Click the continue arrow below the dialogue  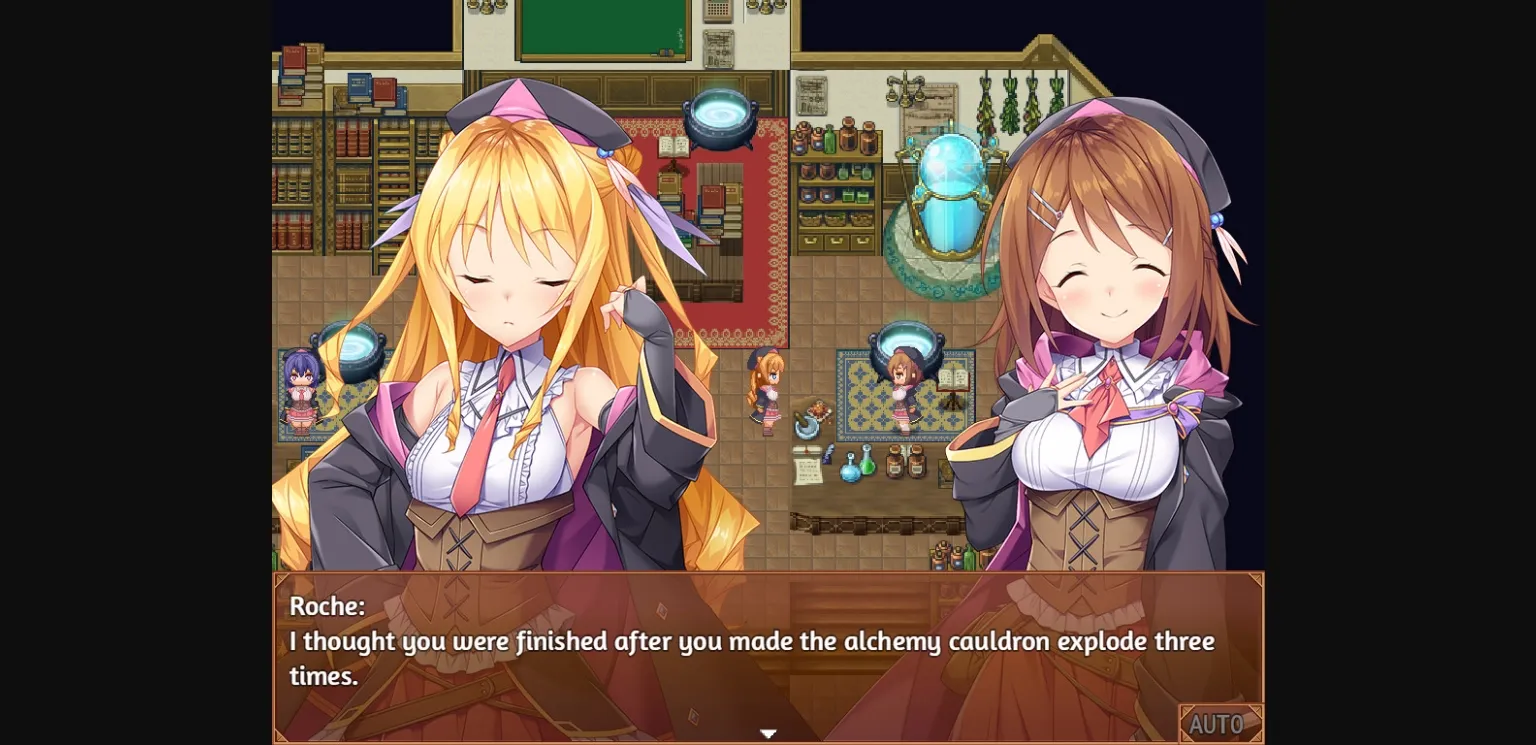[x=768, y=733]
